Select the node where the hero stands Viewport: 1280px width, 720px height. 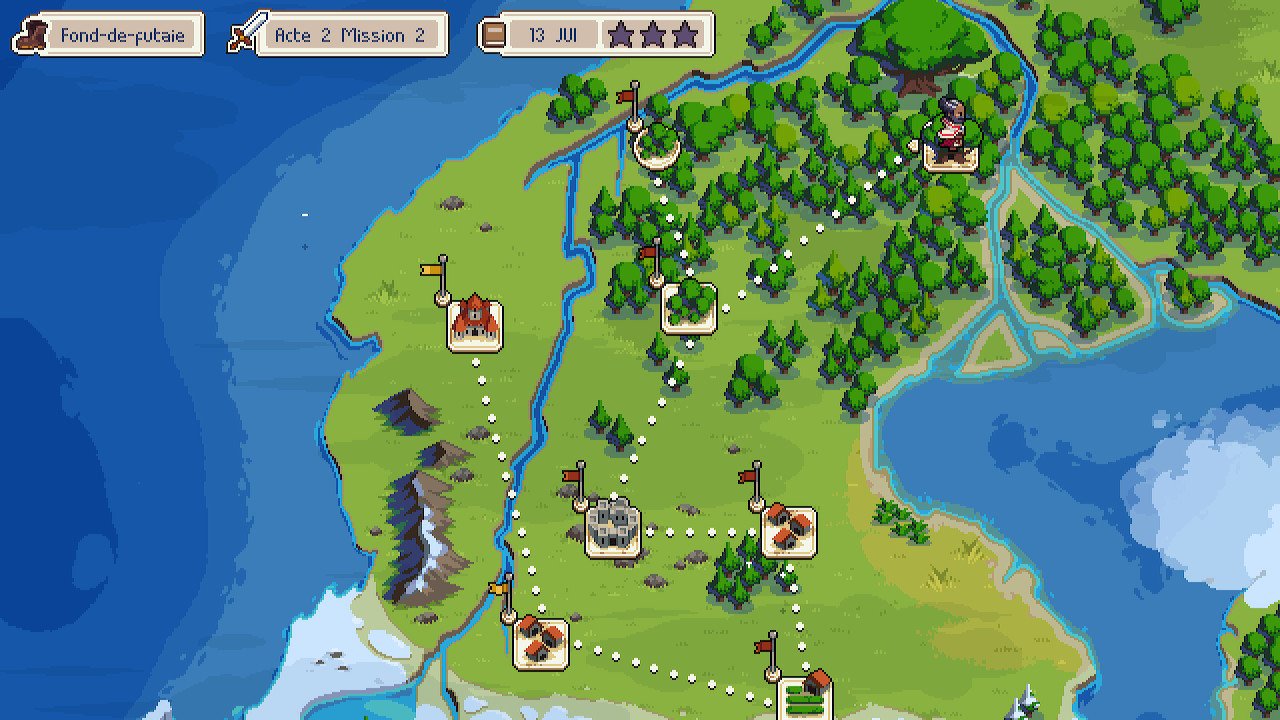pos(950,152)
